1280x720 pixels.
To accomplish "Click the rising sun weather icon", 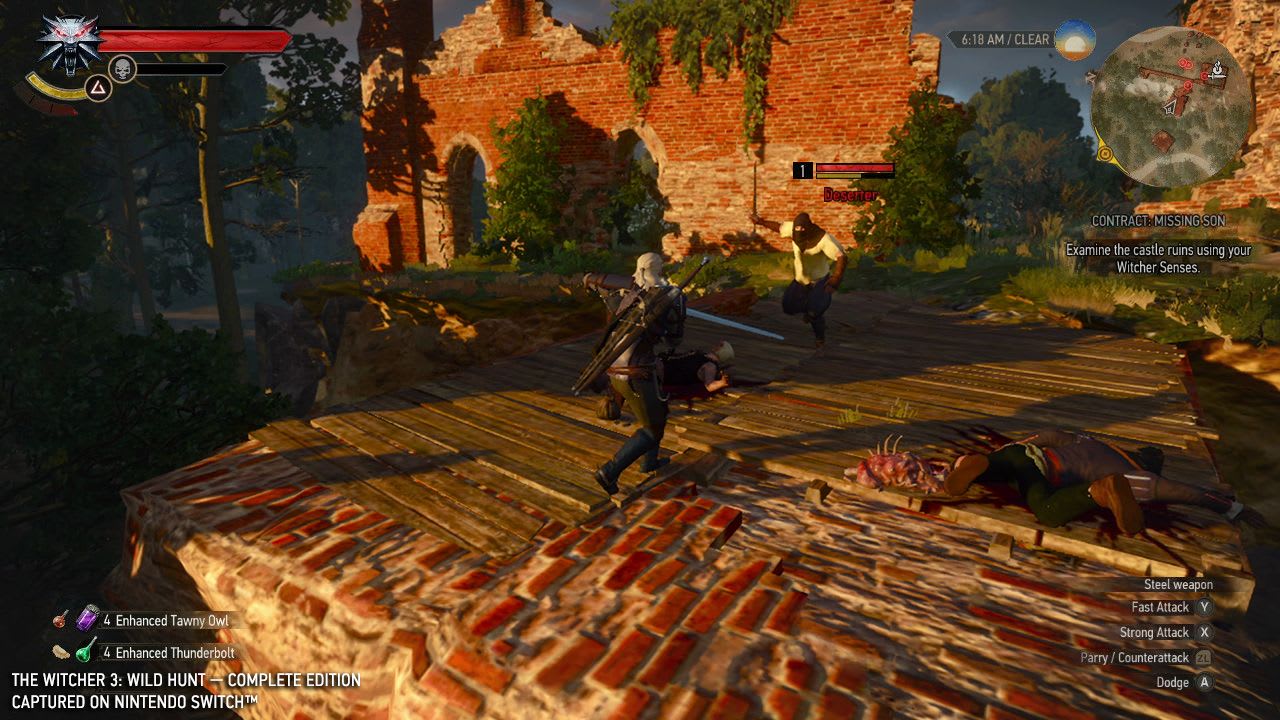I will tap(1076, 42).
